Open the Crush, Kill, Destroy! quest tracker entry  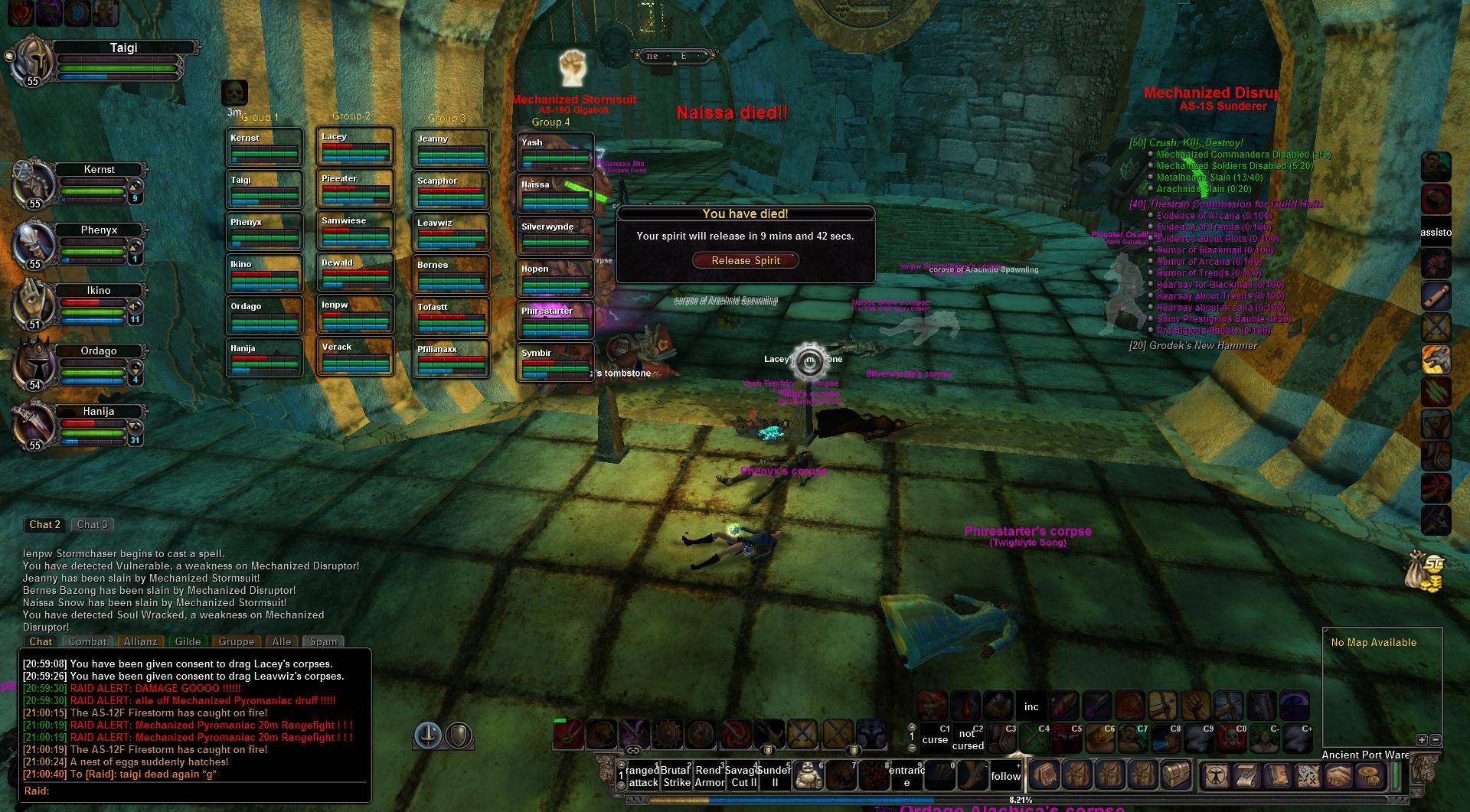click(x=1186, y=142)
